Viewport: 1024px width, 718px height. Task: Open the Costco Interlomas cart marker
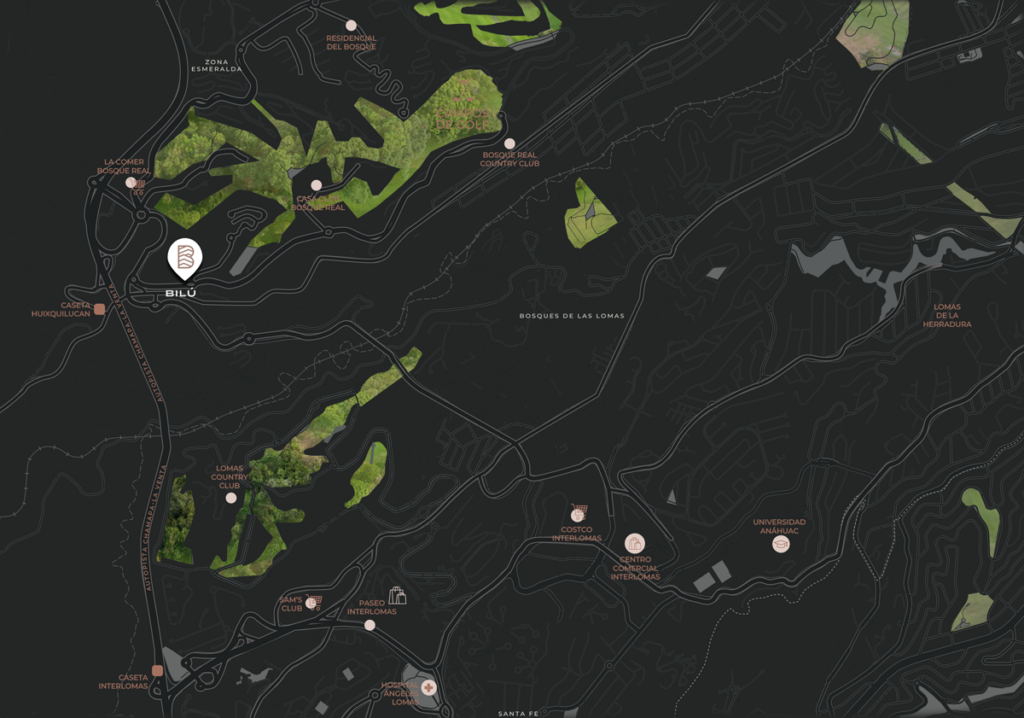pos(577,514)
